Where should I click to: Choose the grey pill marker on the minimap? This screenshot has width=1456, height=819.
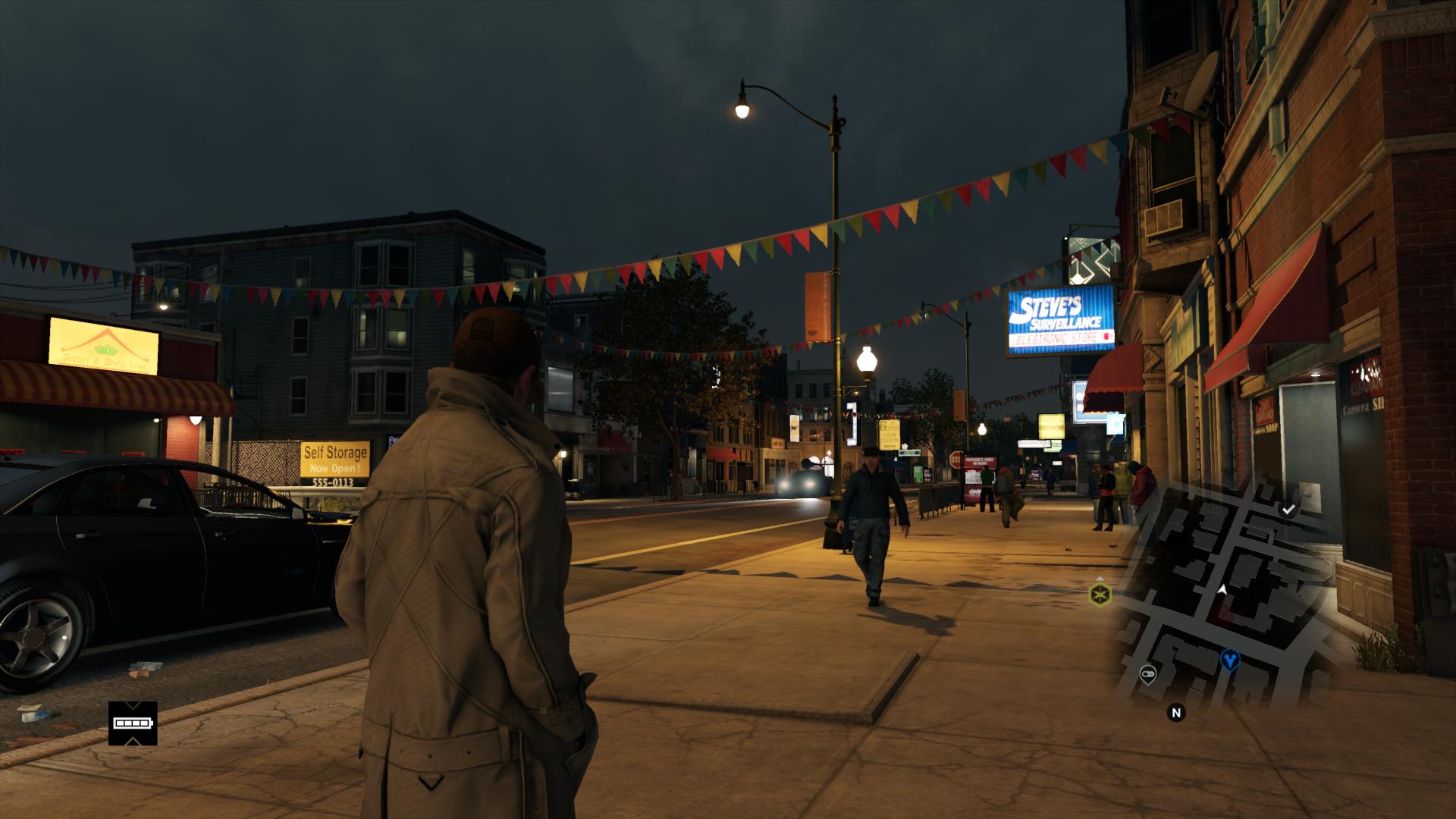click(x=1147, y=673)
